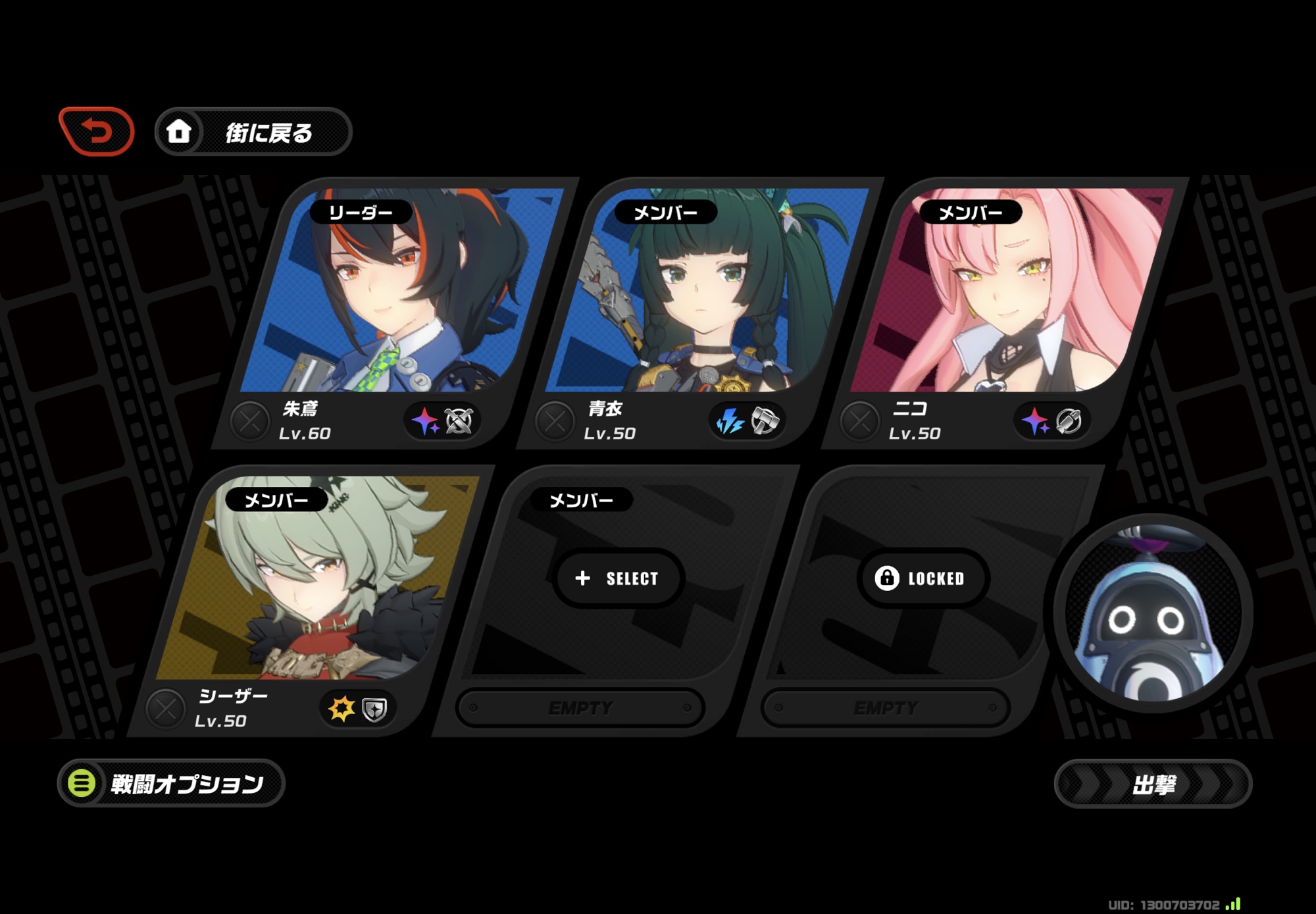This screenshot has height=914, width=1316.
Task: View 青衣's electric attribute icons
Action: [747, 421]
